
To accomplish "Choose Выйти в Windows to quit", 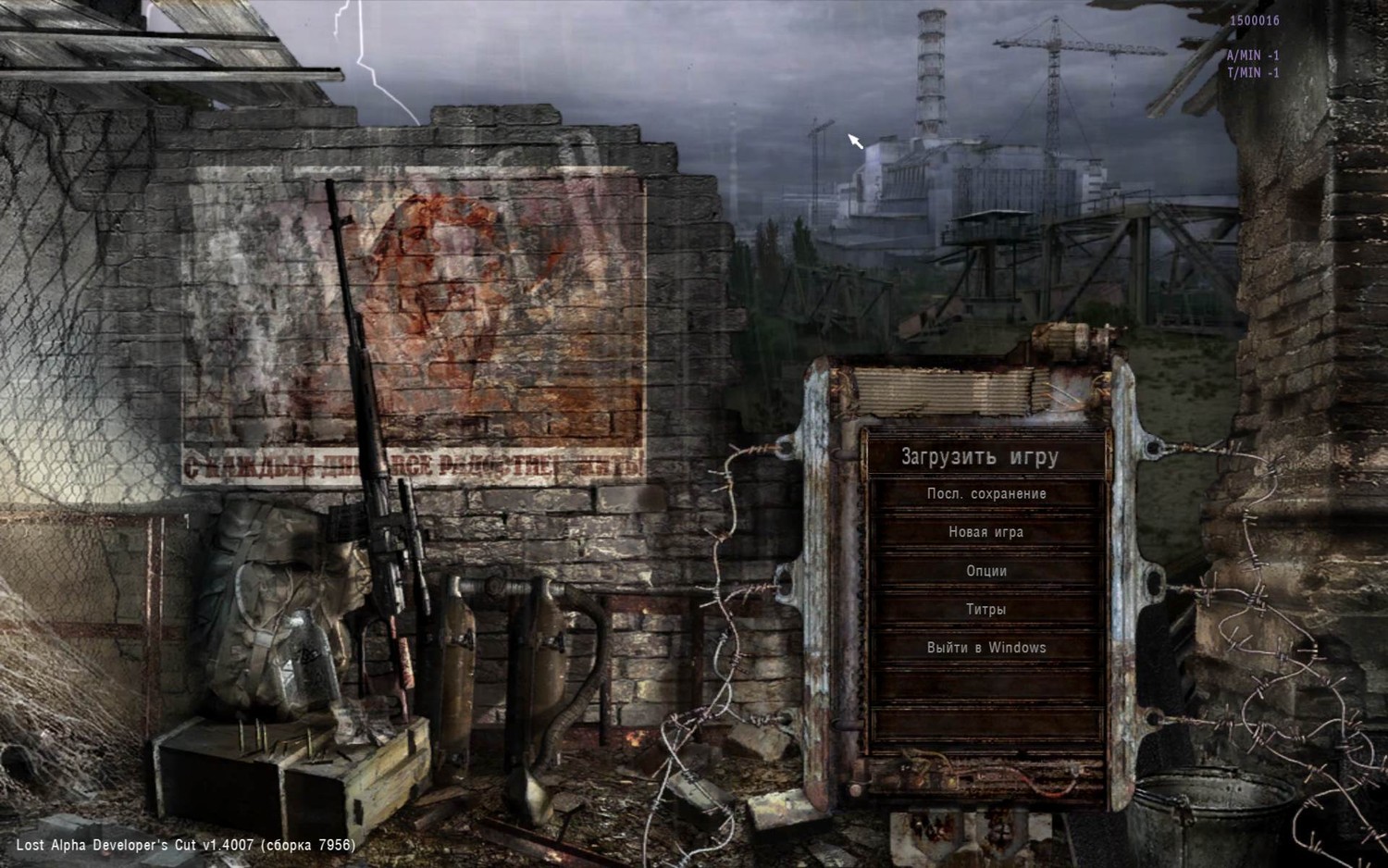I will click(986, 648).
